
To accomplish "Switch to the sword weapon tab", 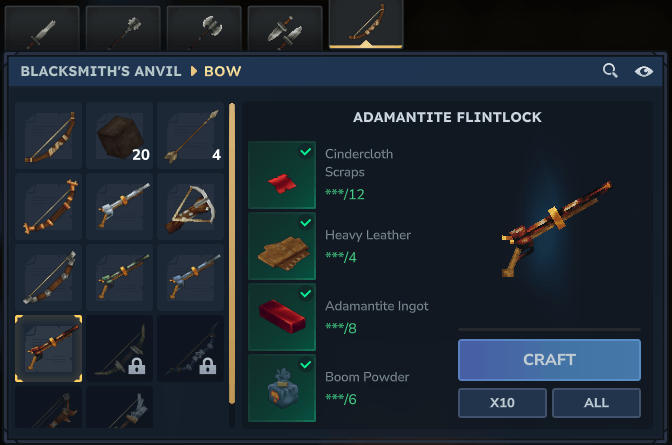I will [x=42, y=27].
